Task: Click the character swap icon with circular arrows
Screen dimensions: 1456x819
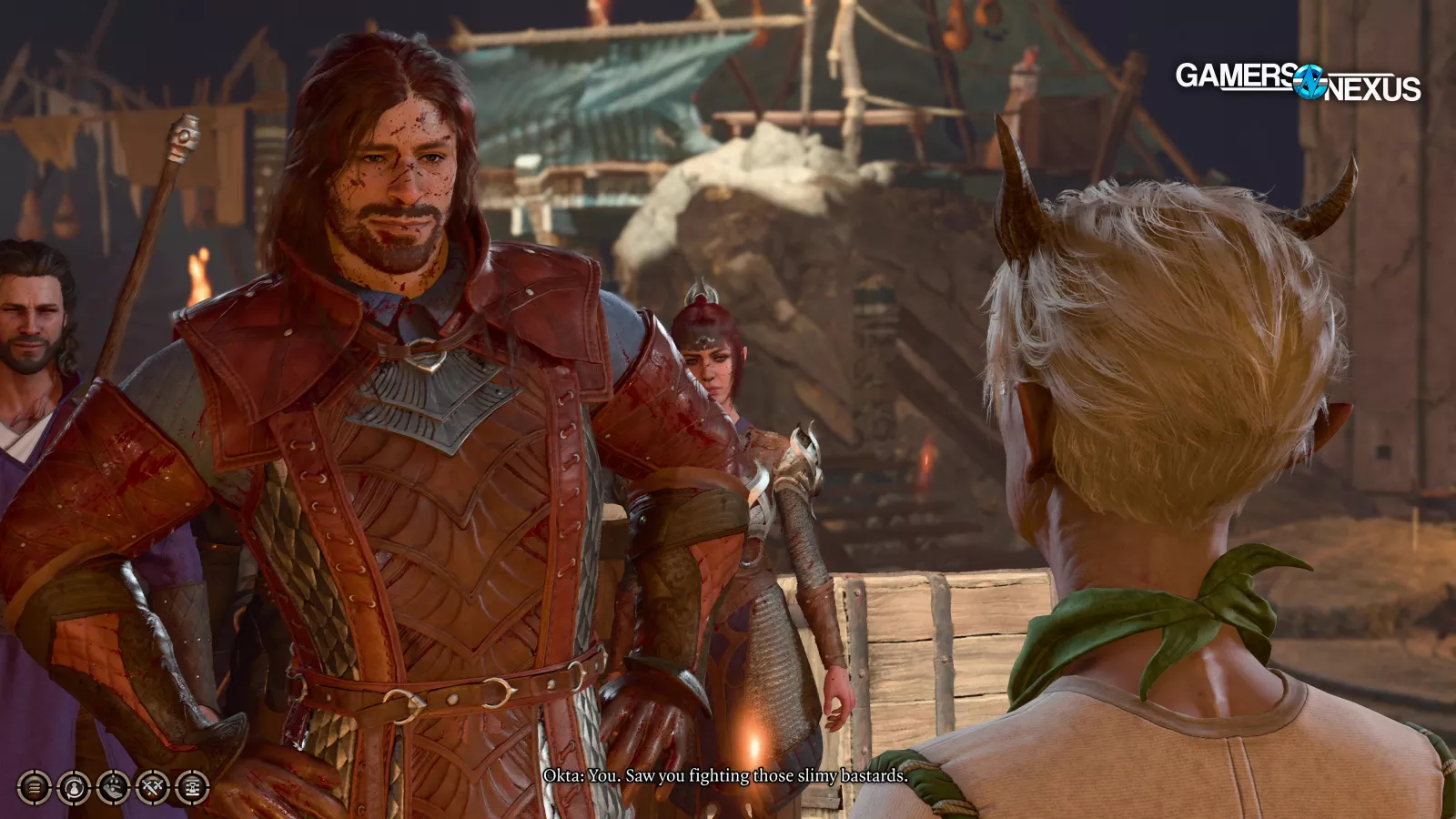Action: [74, 787]
